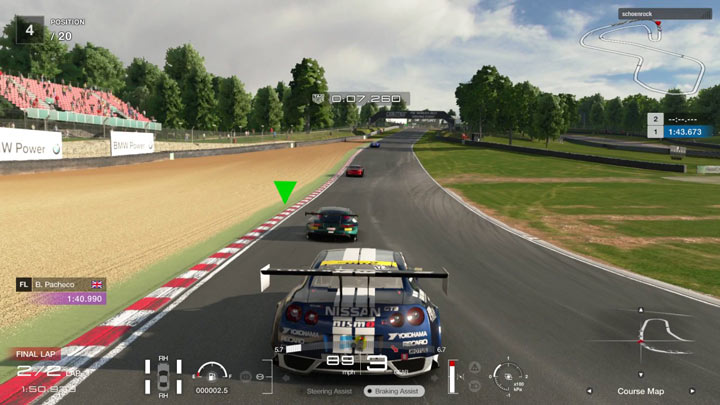Click the fuel gauge icon
The width and height of the screenshot is (720, 405).
tap(212, 373)
